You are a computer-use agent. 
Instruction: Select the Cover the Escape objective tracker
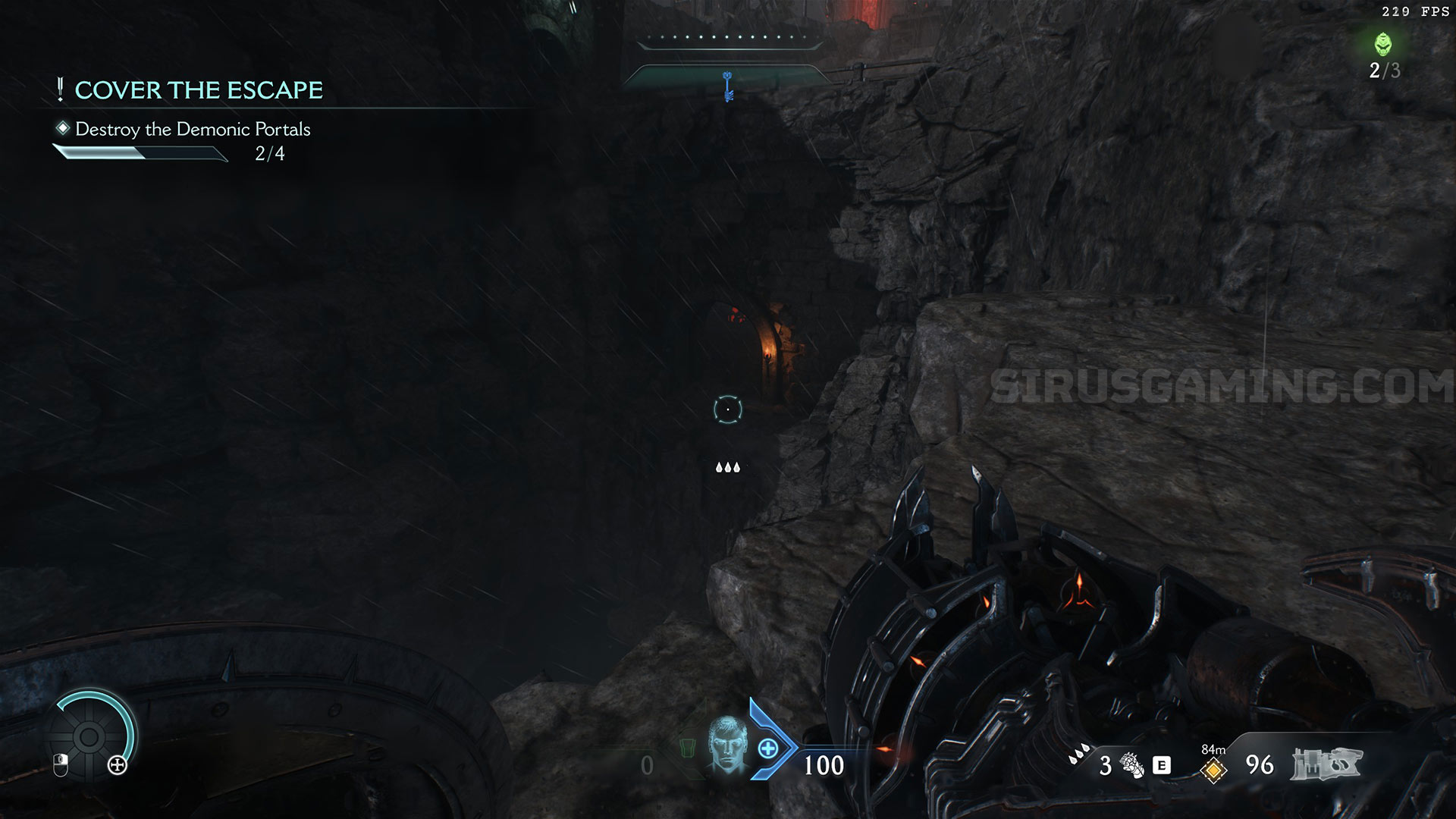pyautogui.click(x=199, y=90)
